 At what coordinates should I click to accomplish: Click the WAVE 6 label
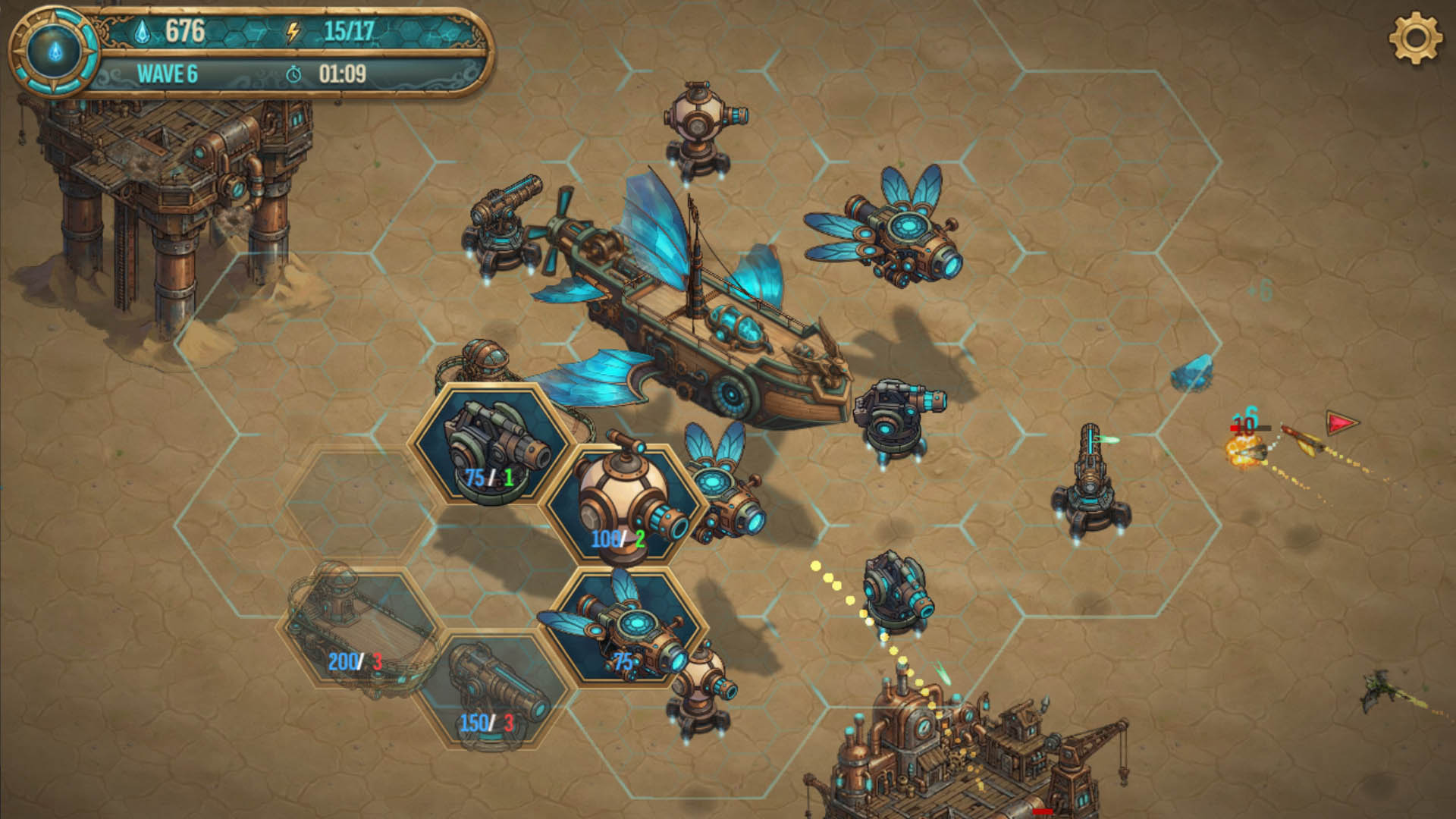click(167, 73)
